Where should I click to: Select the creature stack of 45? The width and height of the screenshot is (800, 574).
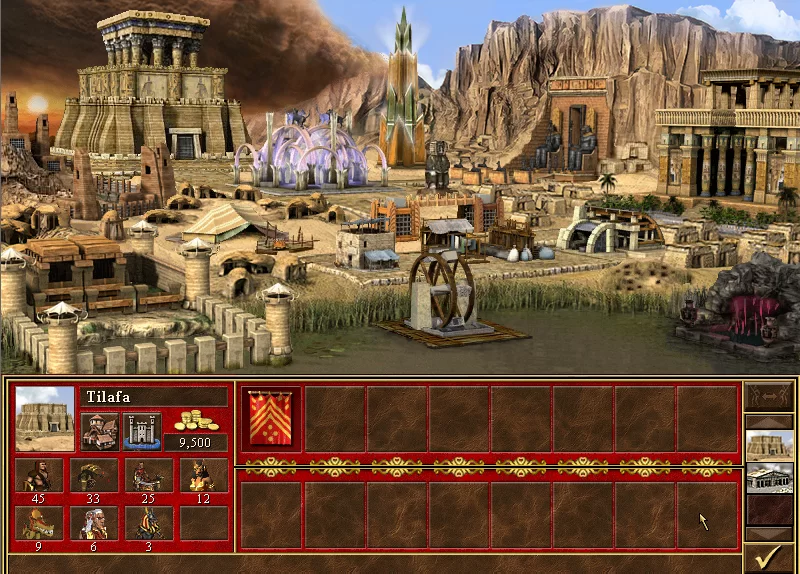tap(40, 476)
